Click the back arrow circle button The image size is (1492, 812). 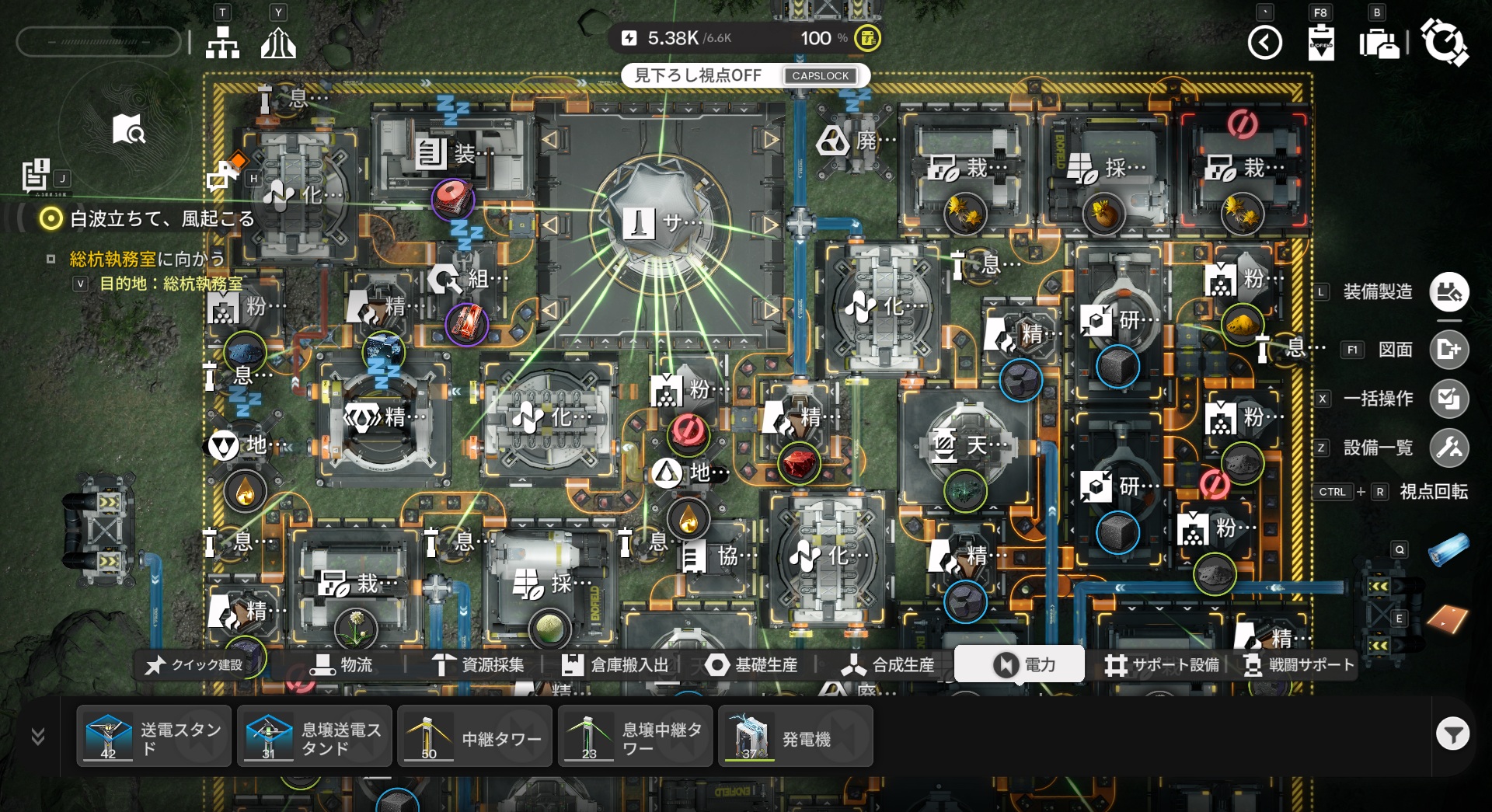pos(1264,43)
